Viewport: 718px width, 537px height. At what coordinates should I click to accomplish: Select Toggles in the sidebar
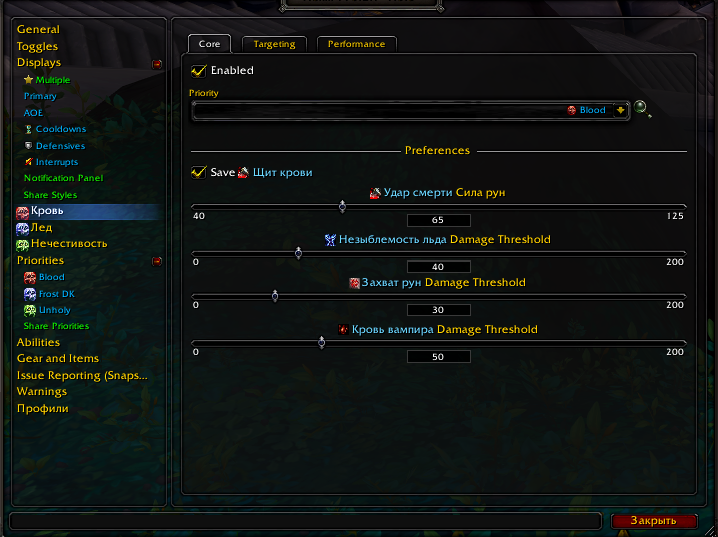tap(37, 46)
